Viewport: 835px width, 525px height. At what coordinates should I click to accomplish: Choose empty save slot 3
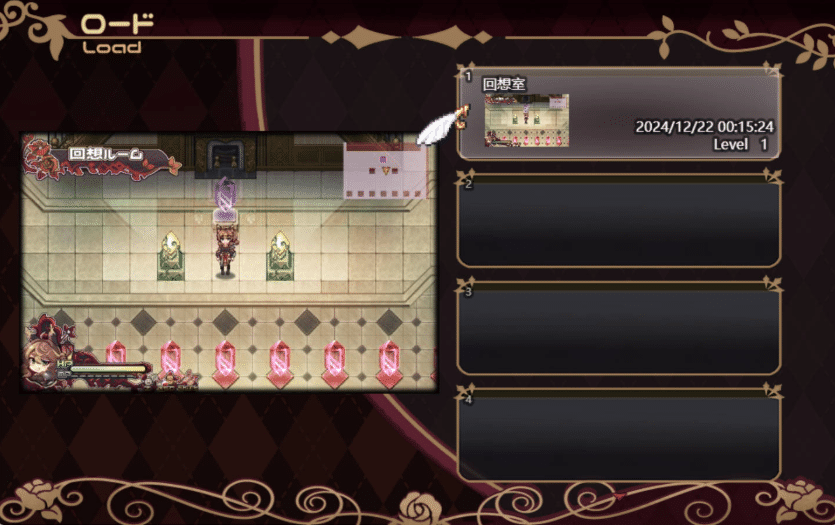pyautogui.click(x=618, y=329)
